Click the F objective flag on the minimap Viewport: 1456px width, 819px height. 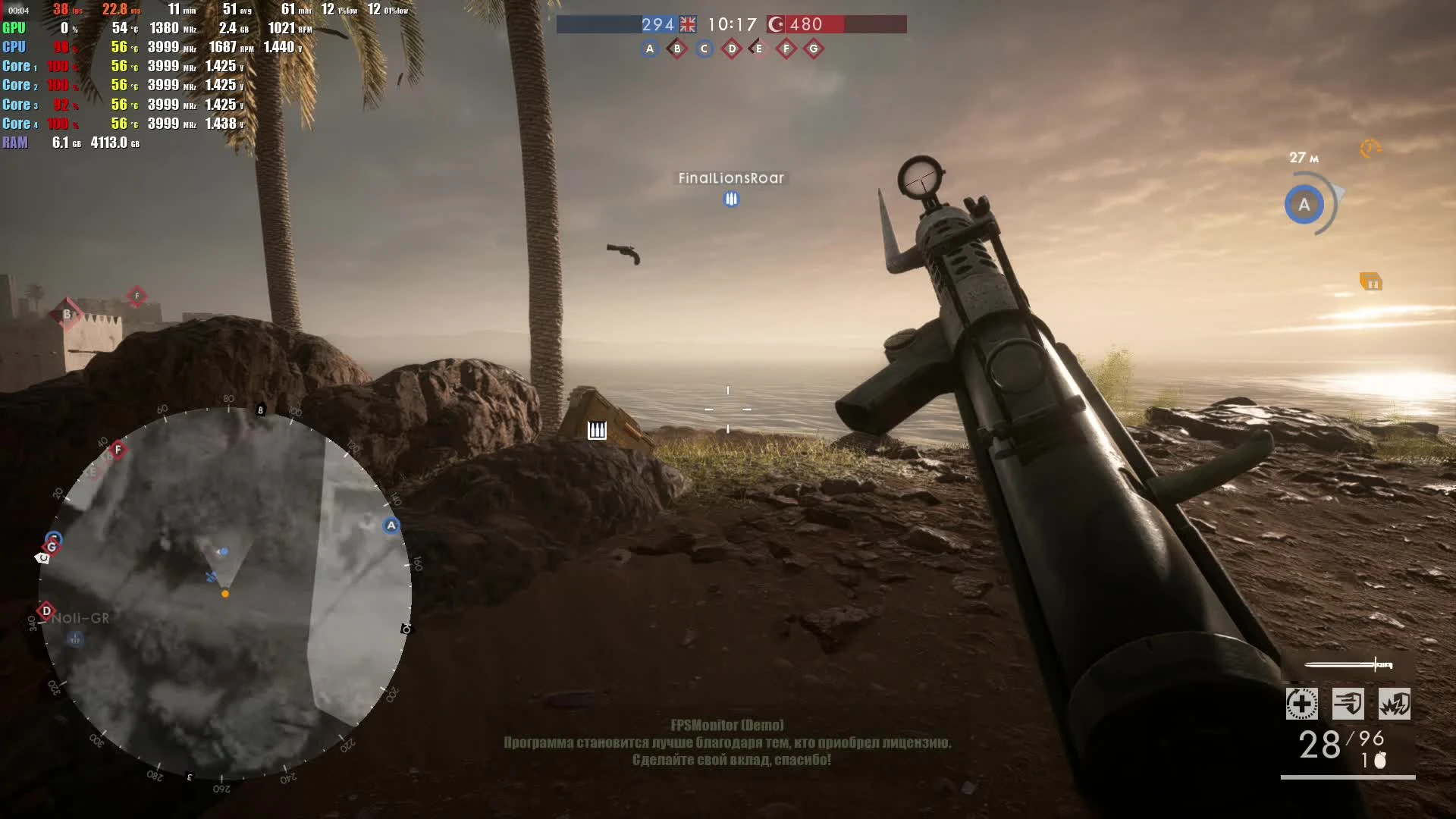point(118,449)
